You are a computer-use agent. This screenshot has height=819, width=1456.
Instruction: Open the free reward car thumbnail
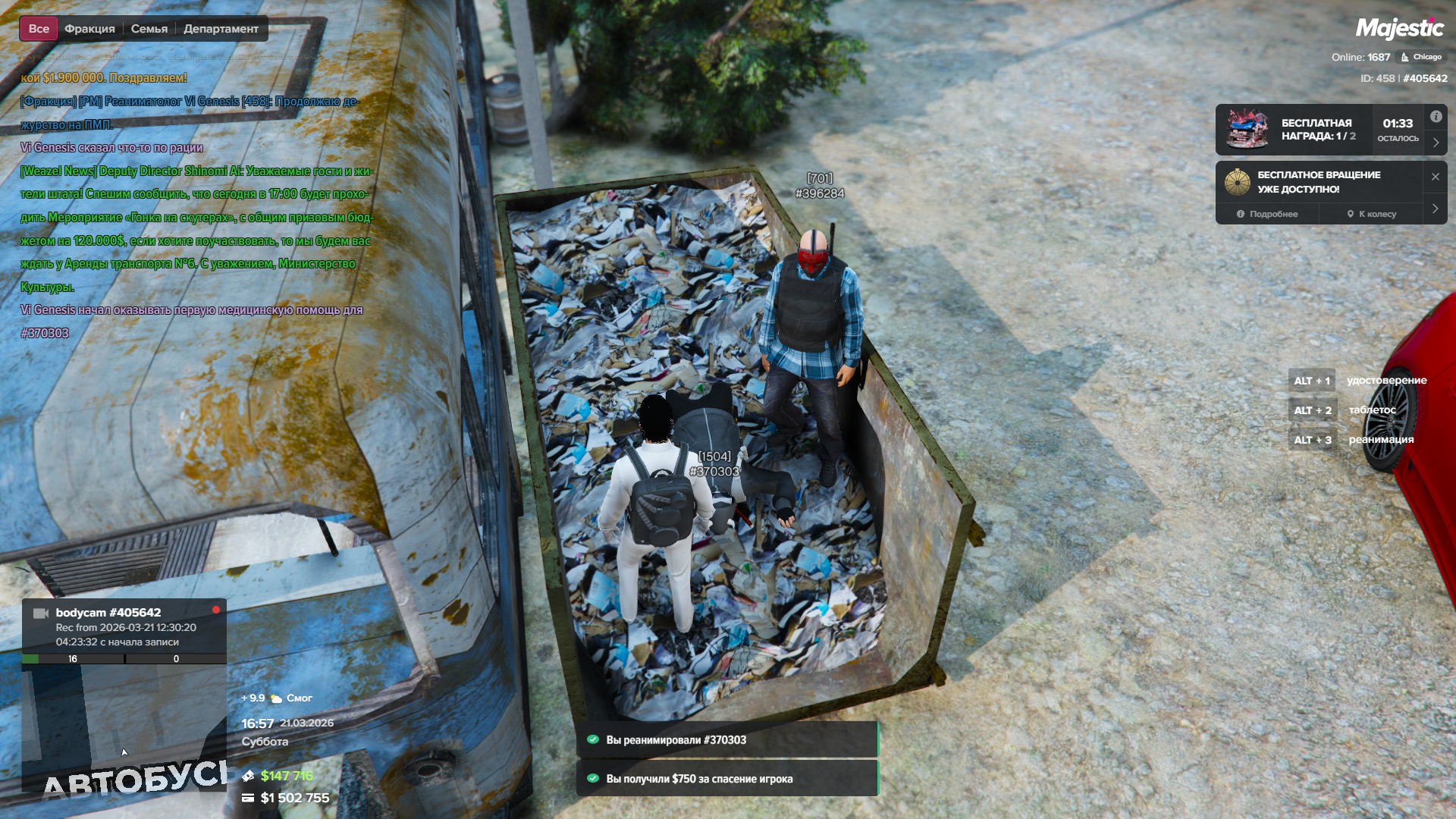click(x=1247, y=130)
